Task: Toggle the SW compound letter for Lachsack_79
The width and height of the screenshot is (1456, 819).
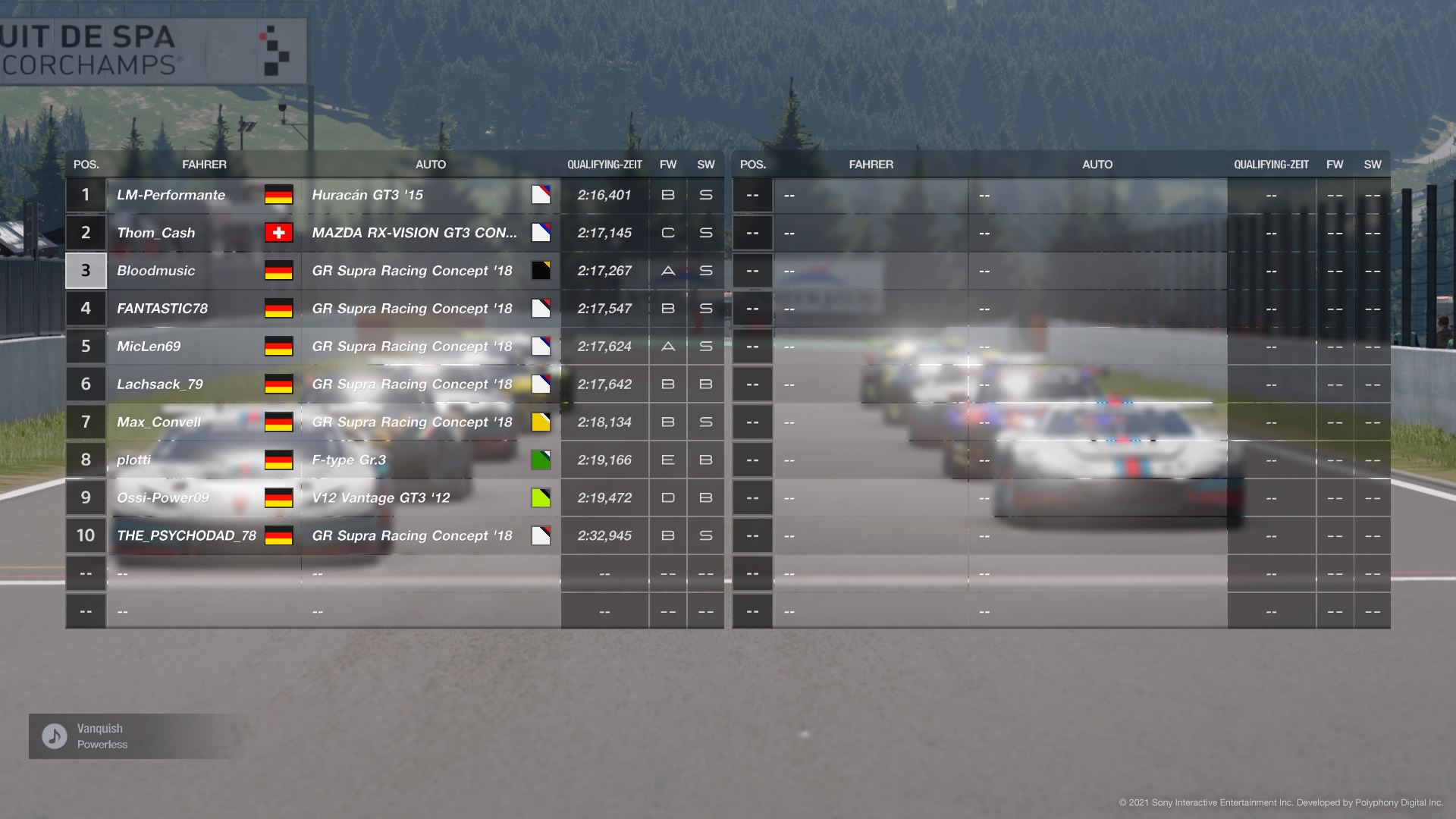Action: pos(705,384)
